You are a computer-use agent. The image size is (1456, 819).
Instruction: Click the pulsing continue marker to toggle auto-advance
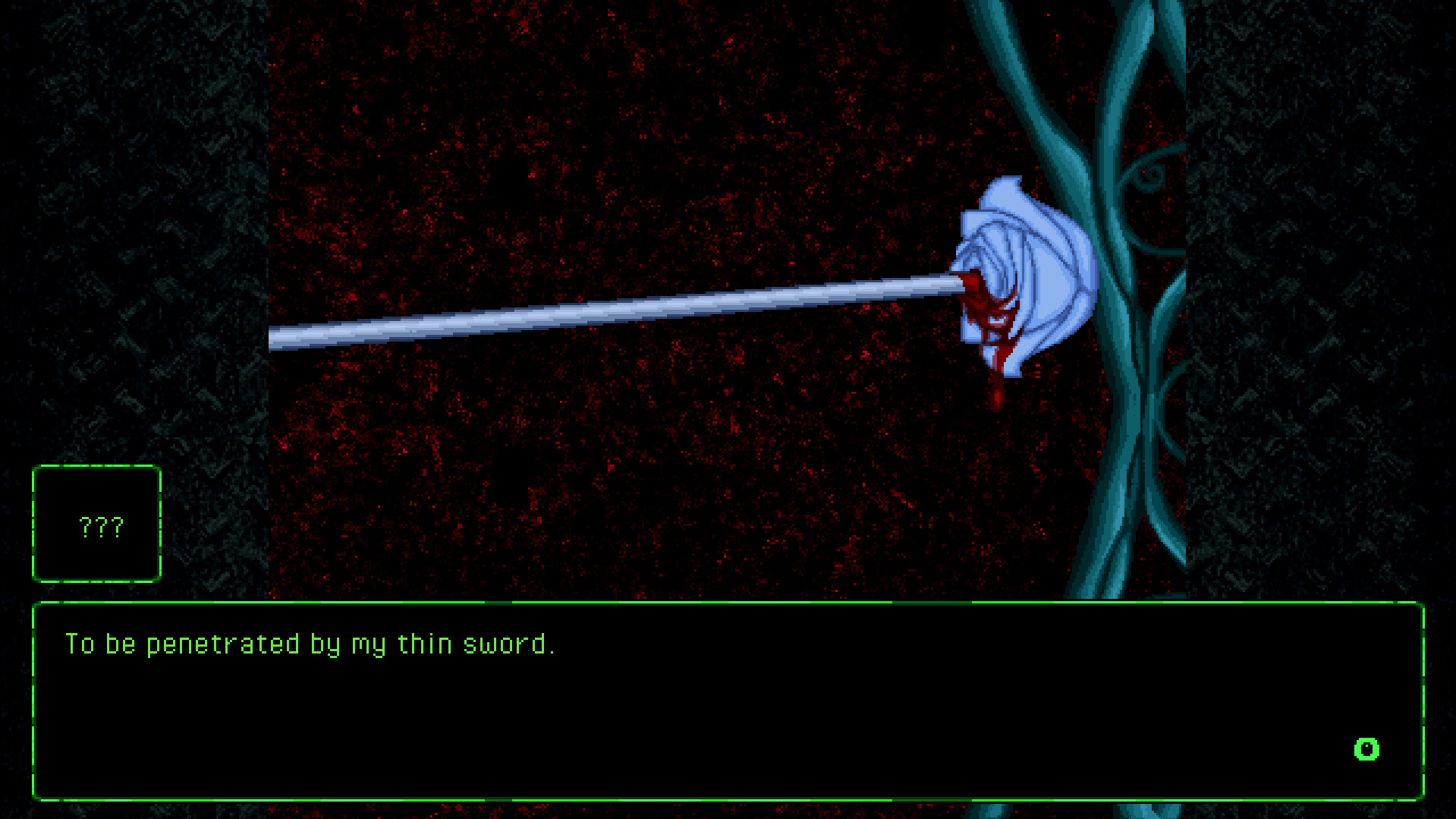pyautogui.click(x=1366, y=749)
